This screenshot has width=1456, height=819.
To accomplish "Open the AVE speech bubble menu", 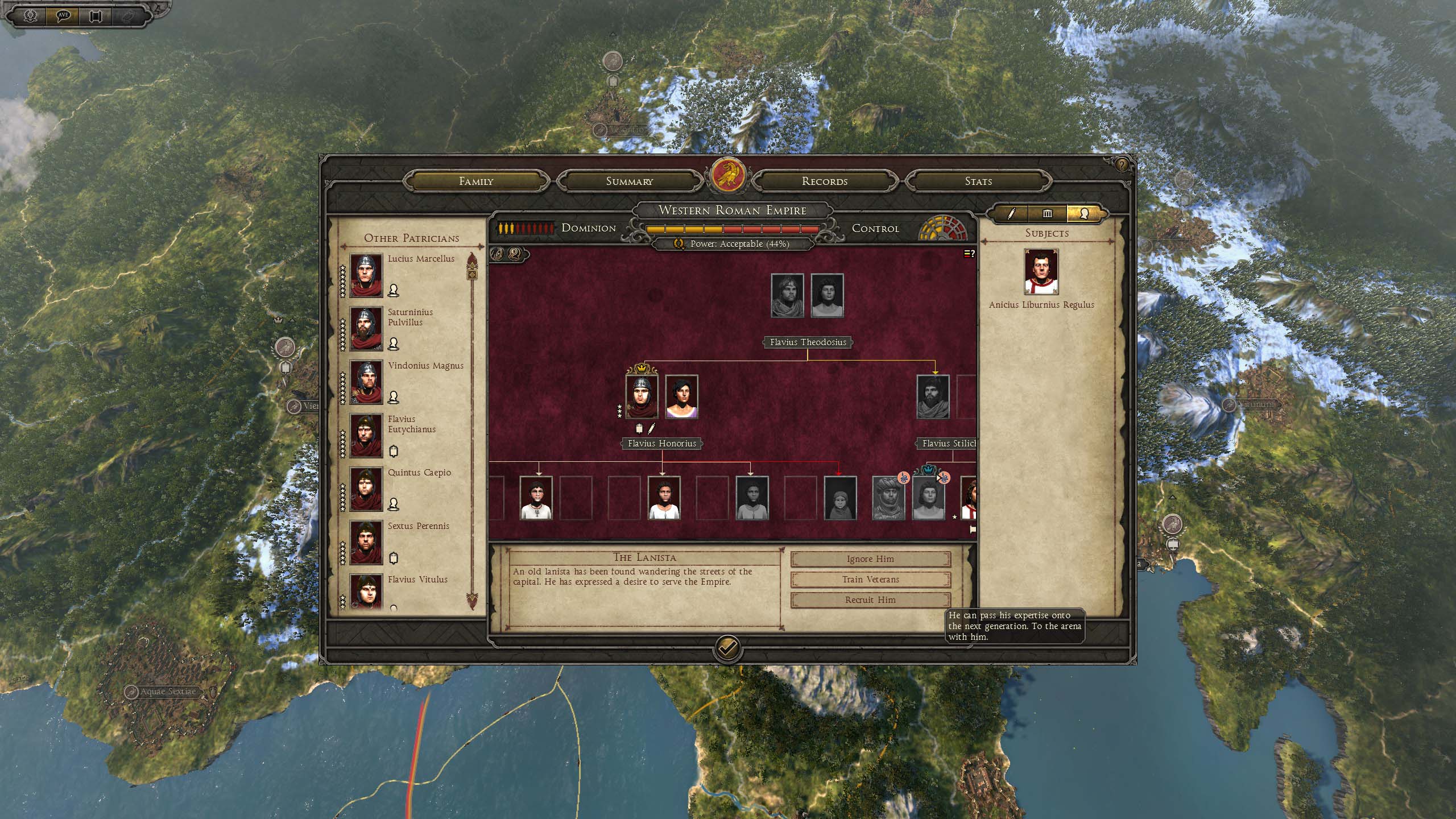I will pyautogui.click(x=64, y=15).
